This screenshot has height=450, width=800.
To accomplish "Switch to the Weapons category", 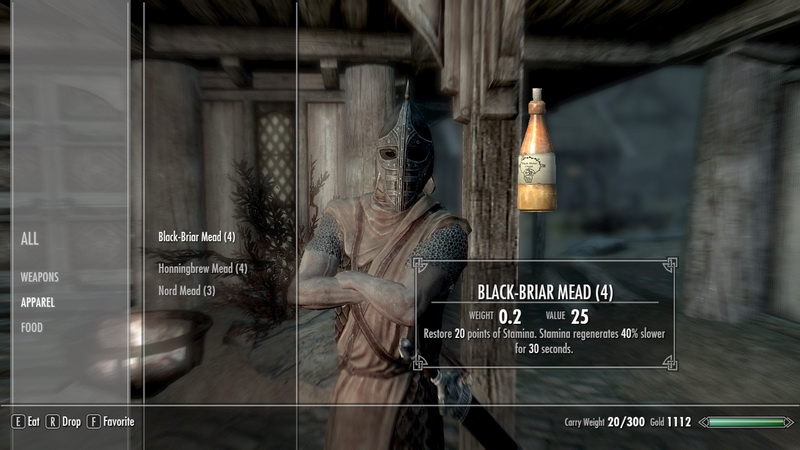I will pos(40,276).
